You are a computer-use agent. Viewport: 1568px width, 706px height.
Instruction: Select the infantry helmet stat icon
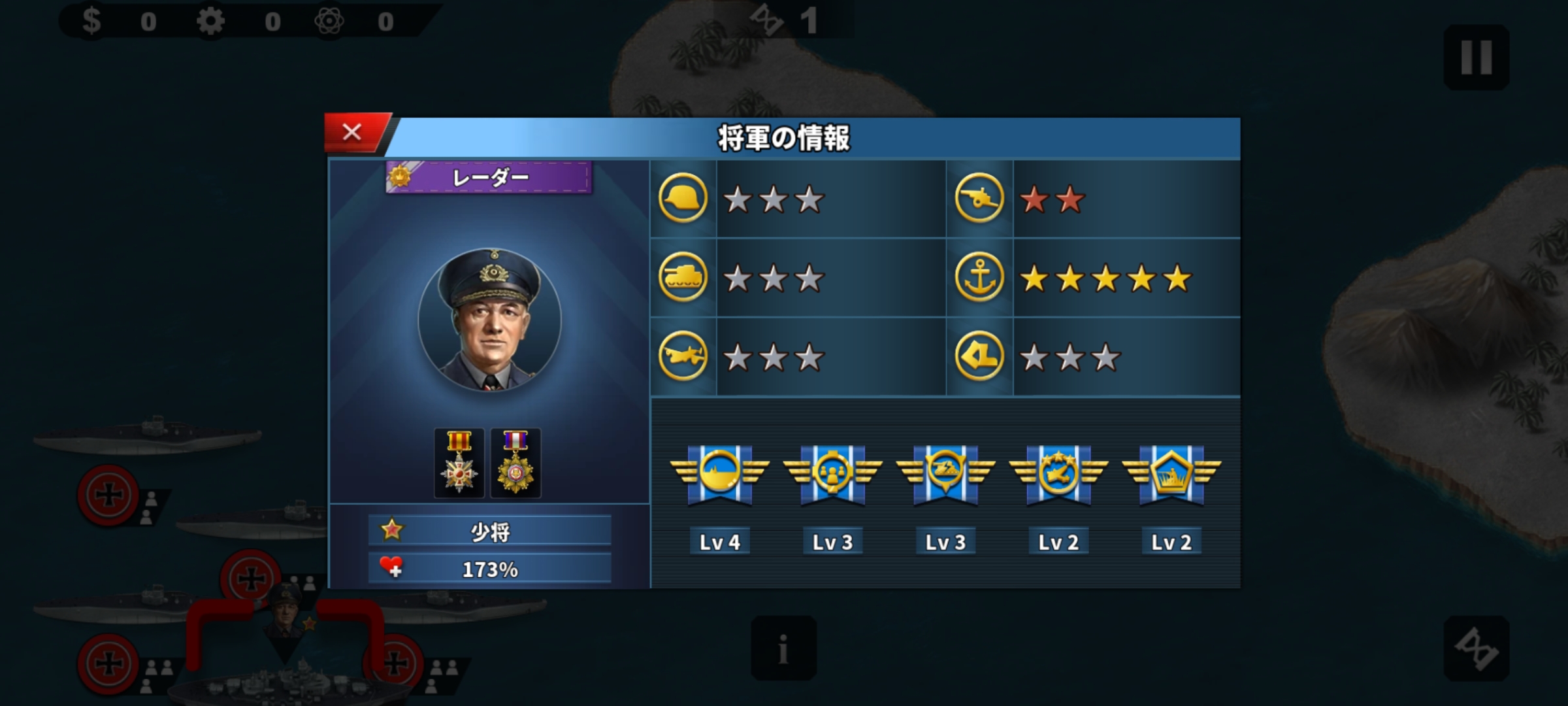point(683,198)
